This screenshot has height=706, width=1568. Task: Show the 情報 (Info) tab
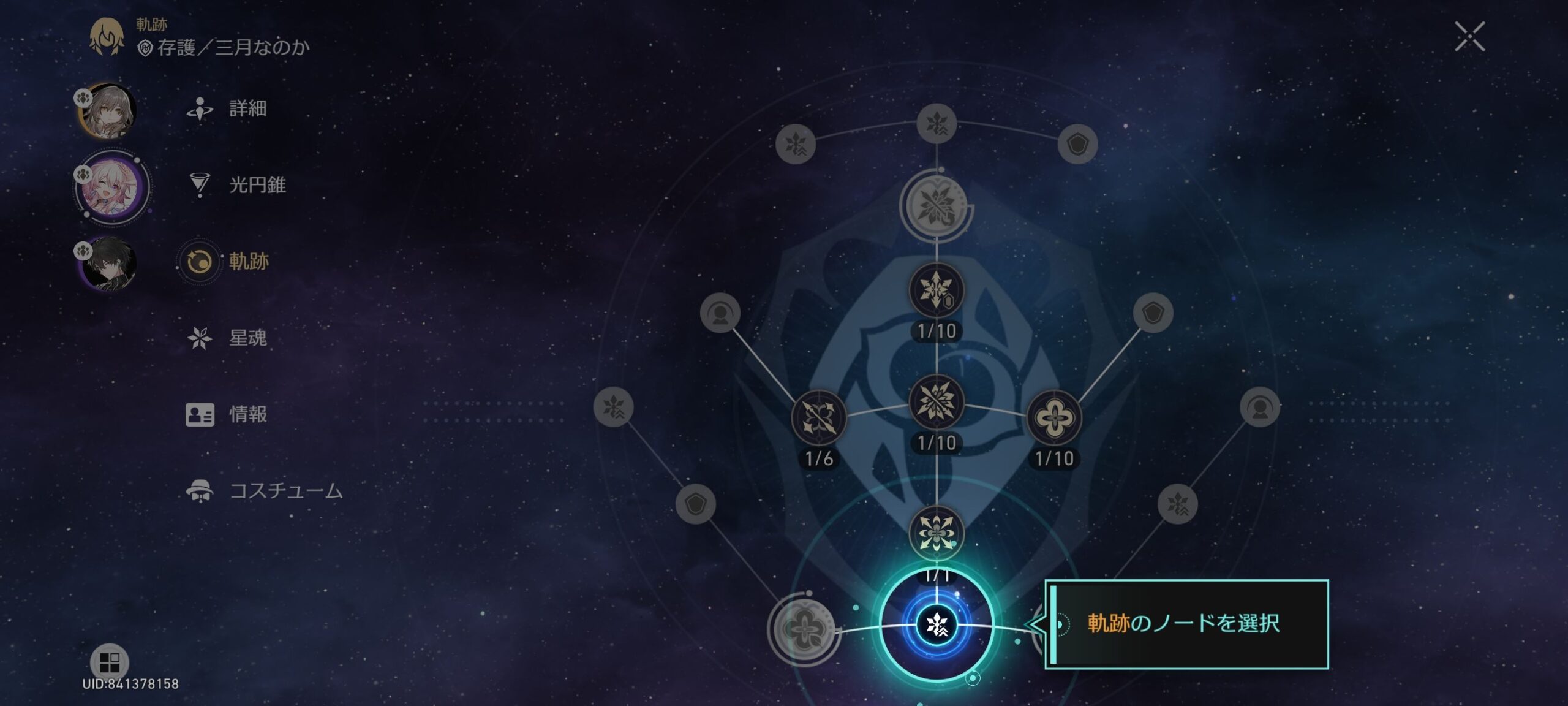[x=247, y=414]
